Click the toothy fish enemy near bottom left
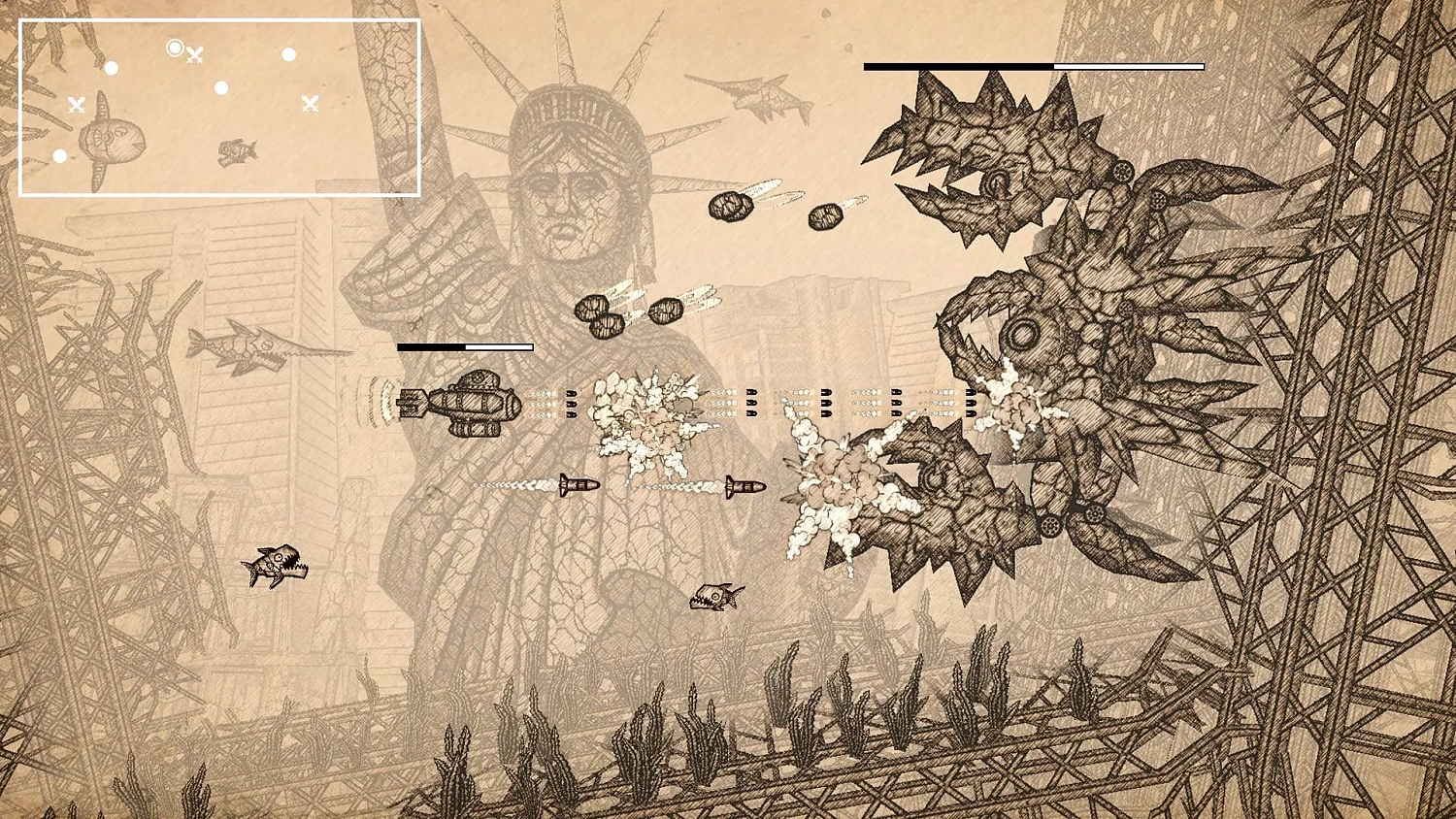Image resolution: width=1456 pixels, height=819 pixels. pyautogui.click(x=275, y=564)
